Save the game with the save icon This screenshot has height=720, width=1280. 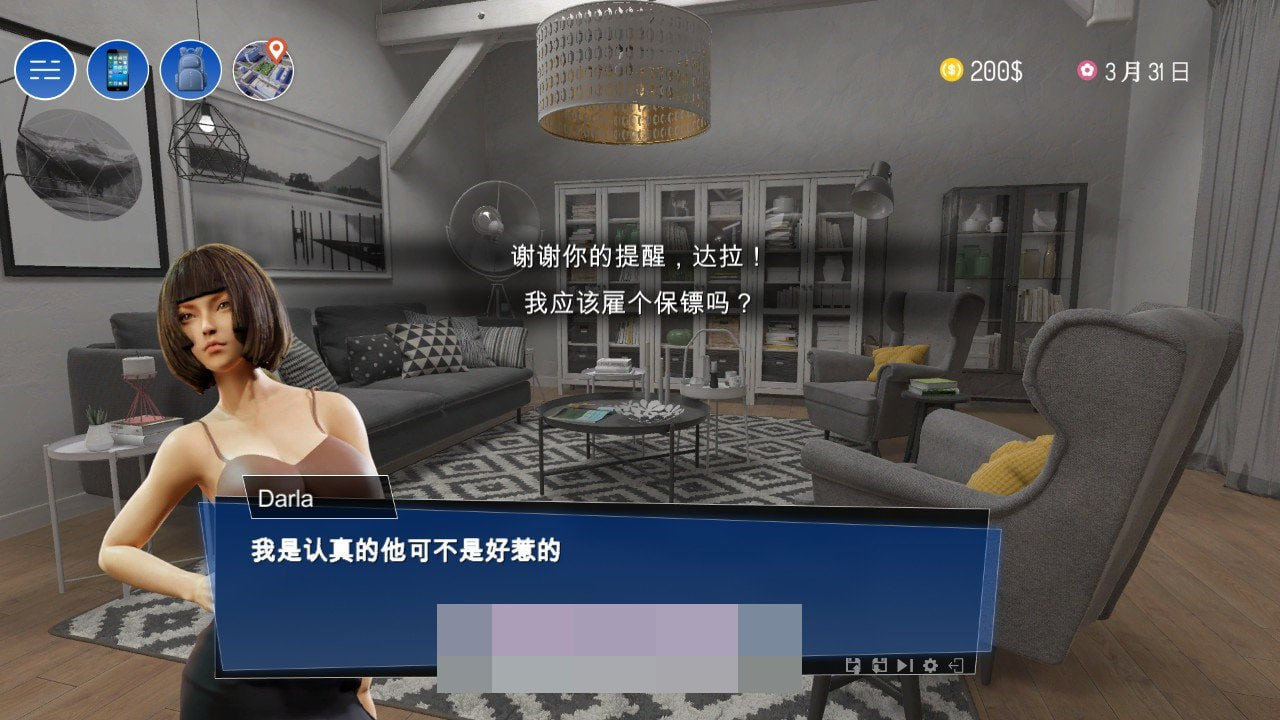click(853, 665)
